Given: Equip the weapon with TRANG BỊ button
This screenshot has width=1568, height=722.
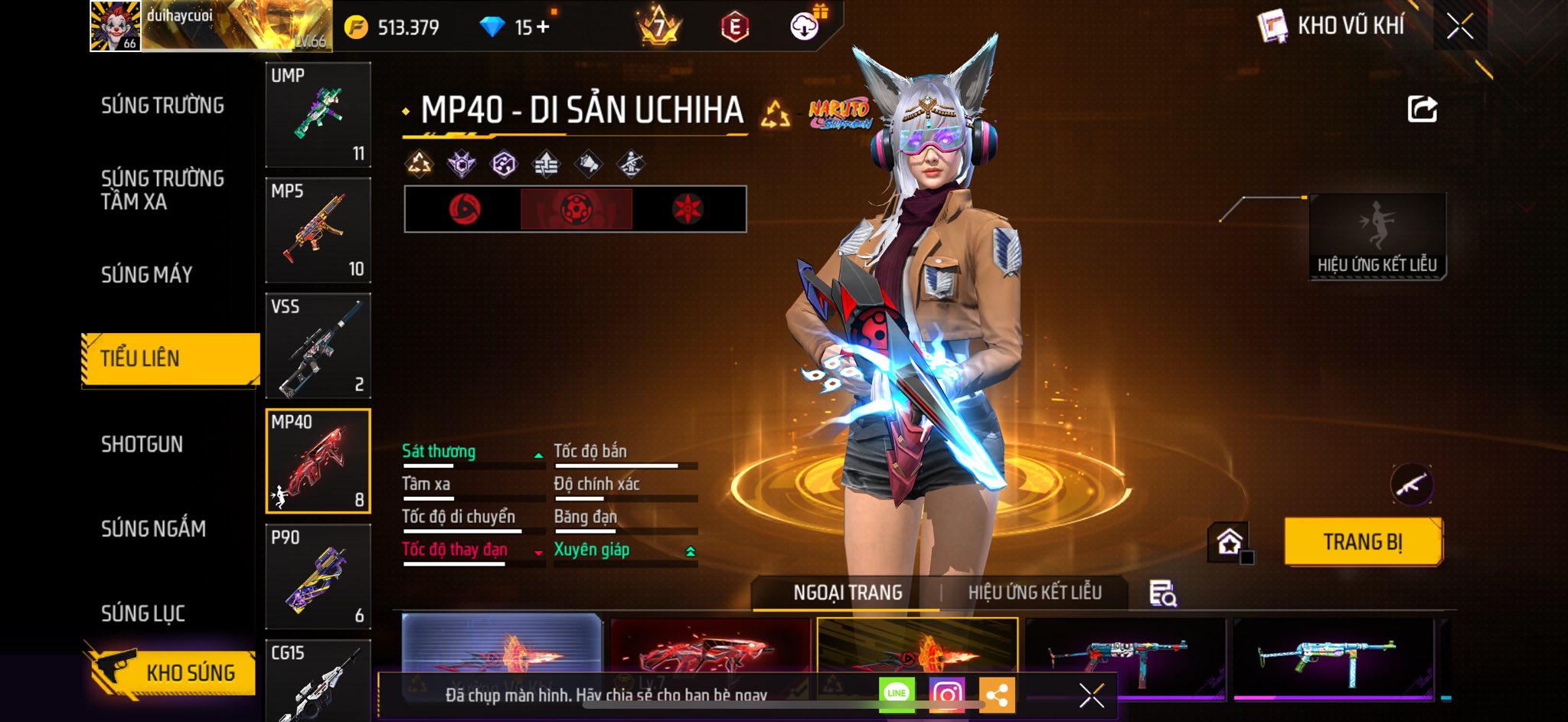Looking at the screenshot, I should tap(1363, 541).
